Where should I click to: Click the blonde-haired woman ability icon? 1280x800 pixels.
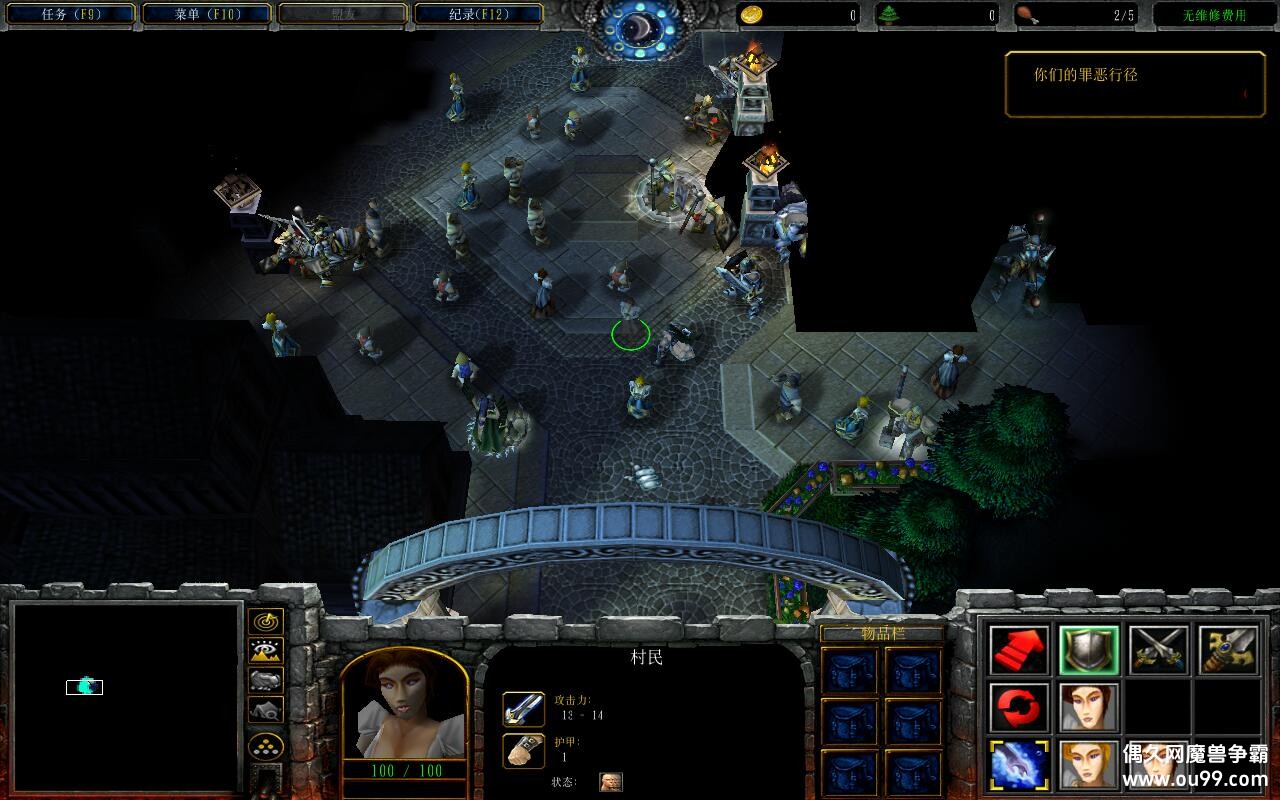pyautogui.click(x=1089, y=765)
